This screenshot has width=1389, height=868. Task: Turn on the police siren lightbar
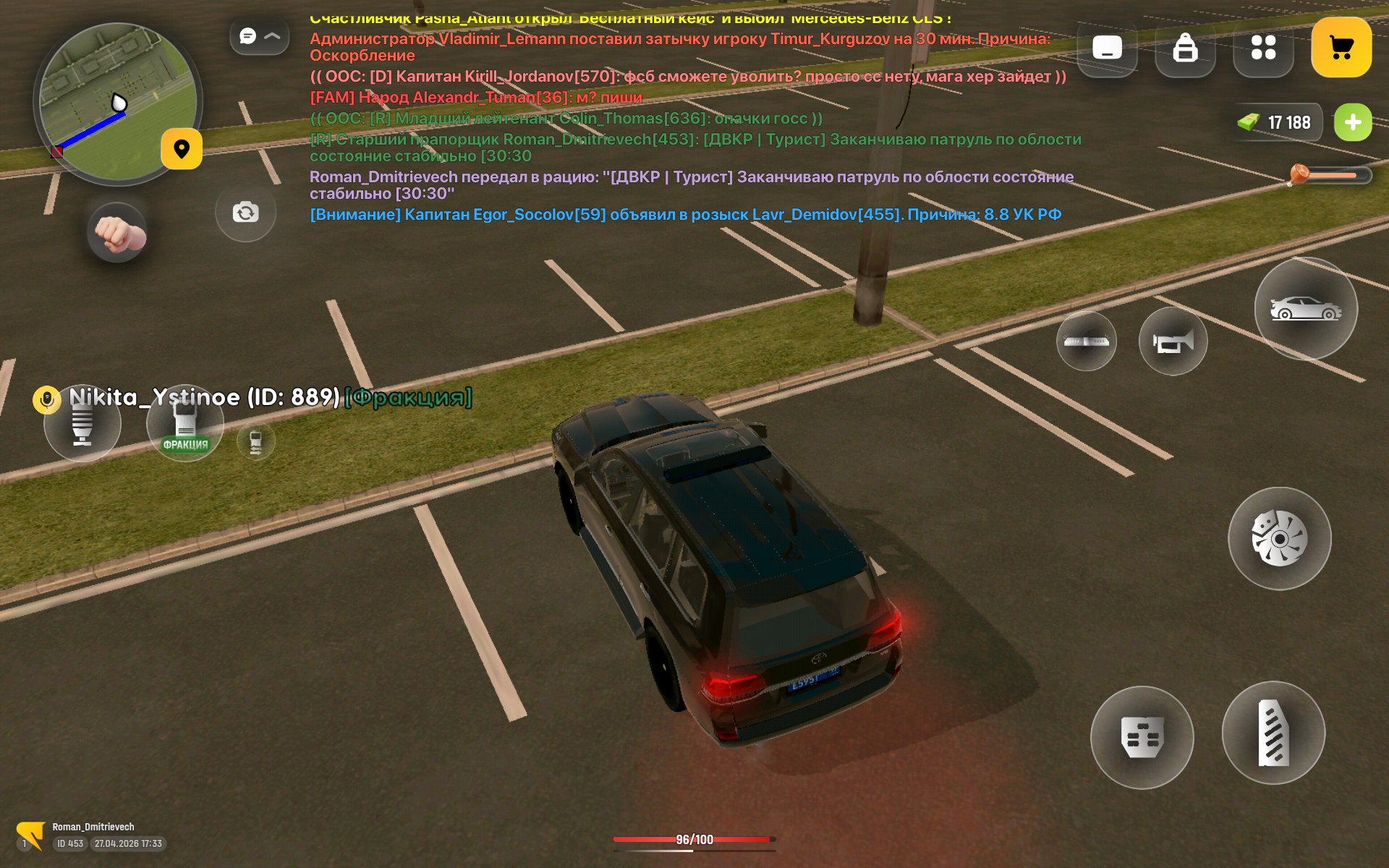1086,341
